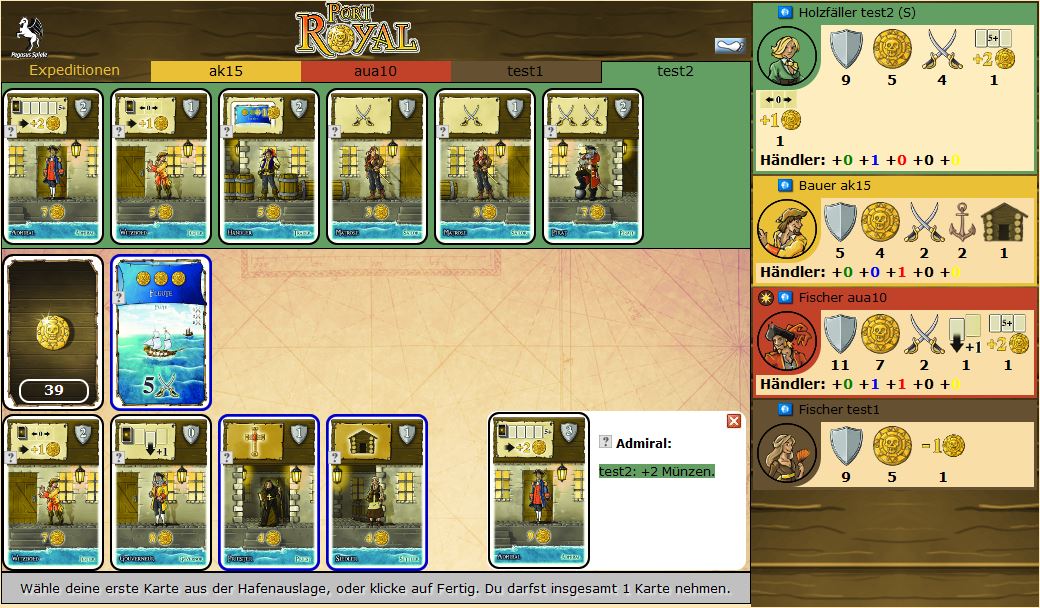Viewport: 1040px width, 608px height.
Task: Show the aua10 player tab
Action: (x=375, y=71)
